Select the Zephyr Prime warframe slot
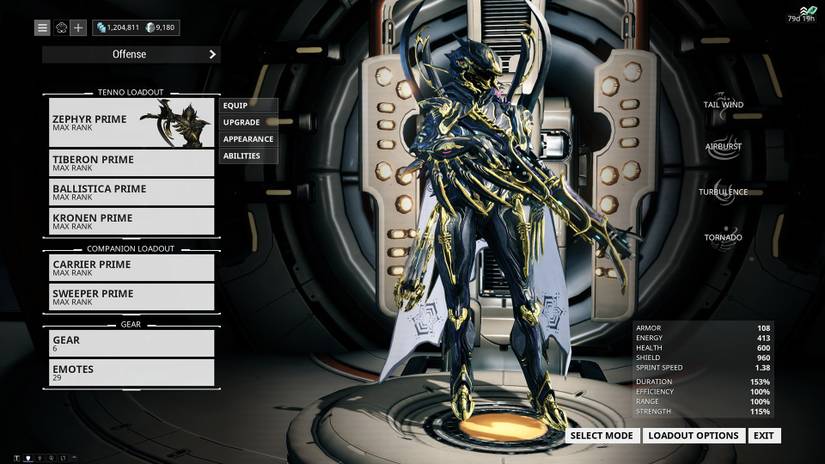The image size is (825, 464). point(131,122)
